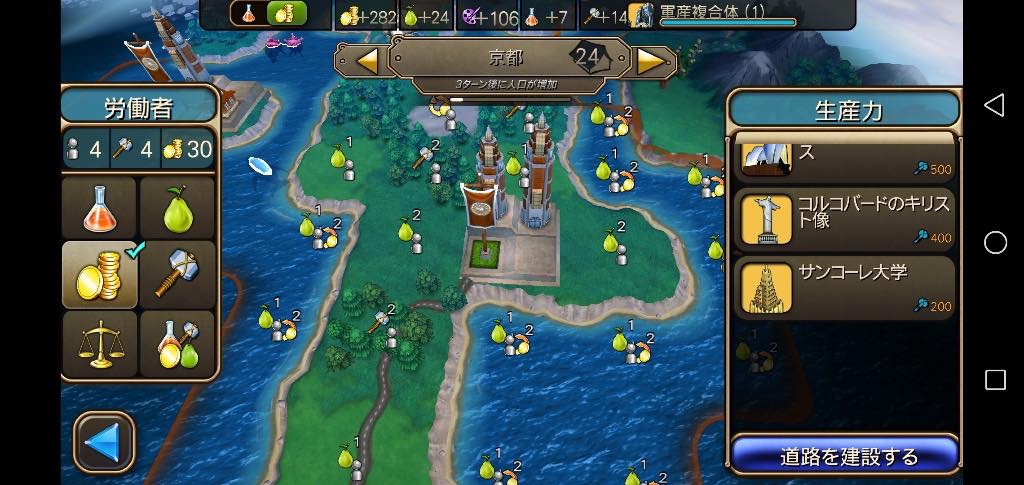Switch to the next city
Screen dimensions: 1024x485
[x=651, y=61]
